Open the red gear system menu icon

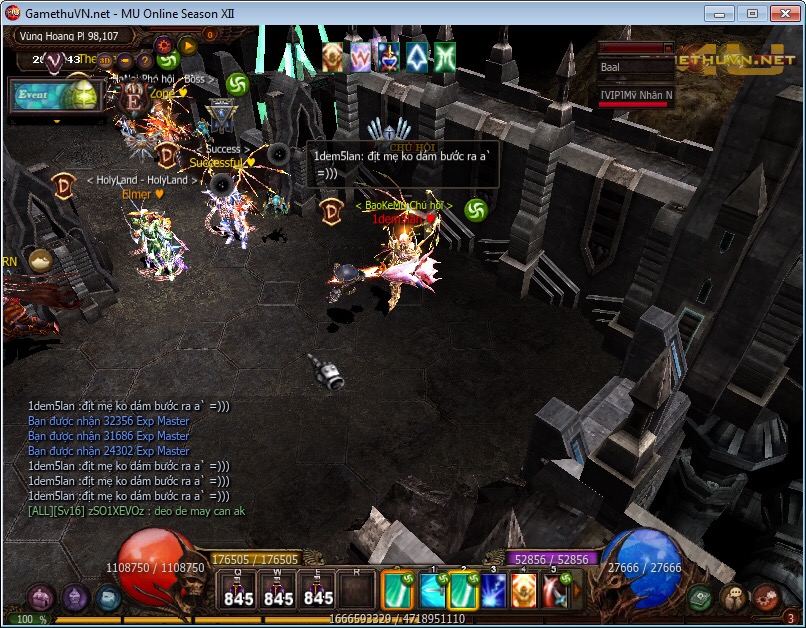coord(765,598)
